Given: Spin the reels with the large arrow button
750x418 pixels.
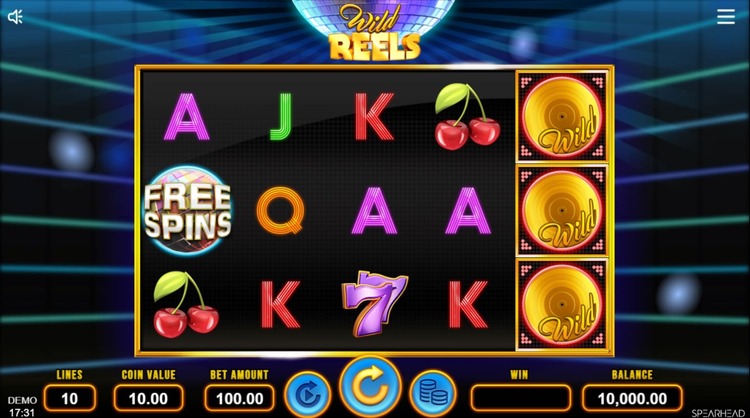Looking at the screenshot, I should pos(370,389).
